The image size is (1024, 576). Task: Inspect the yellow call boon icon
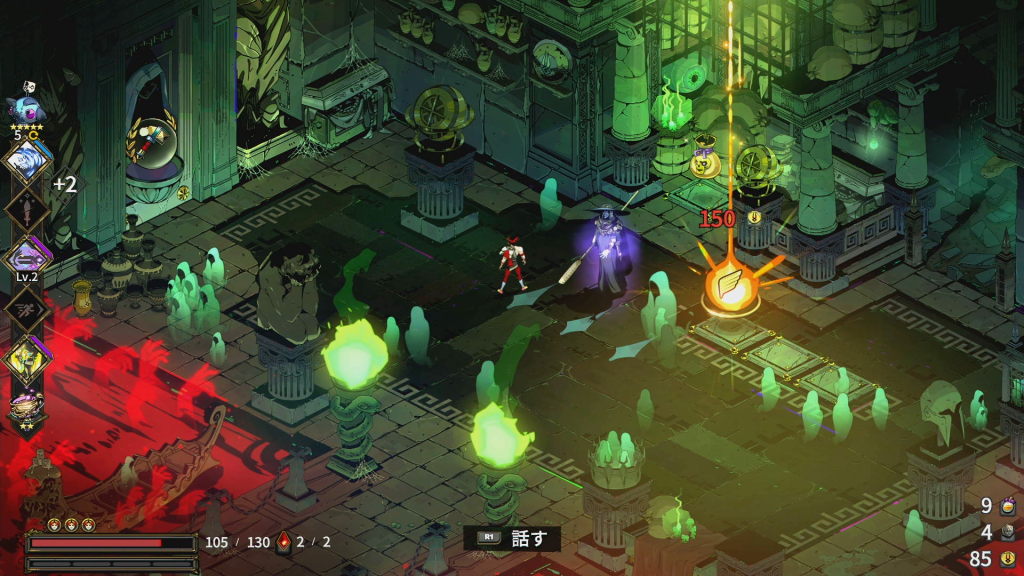[26, 360]
